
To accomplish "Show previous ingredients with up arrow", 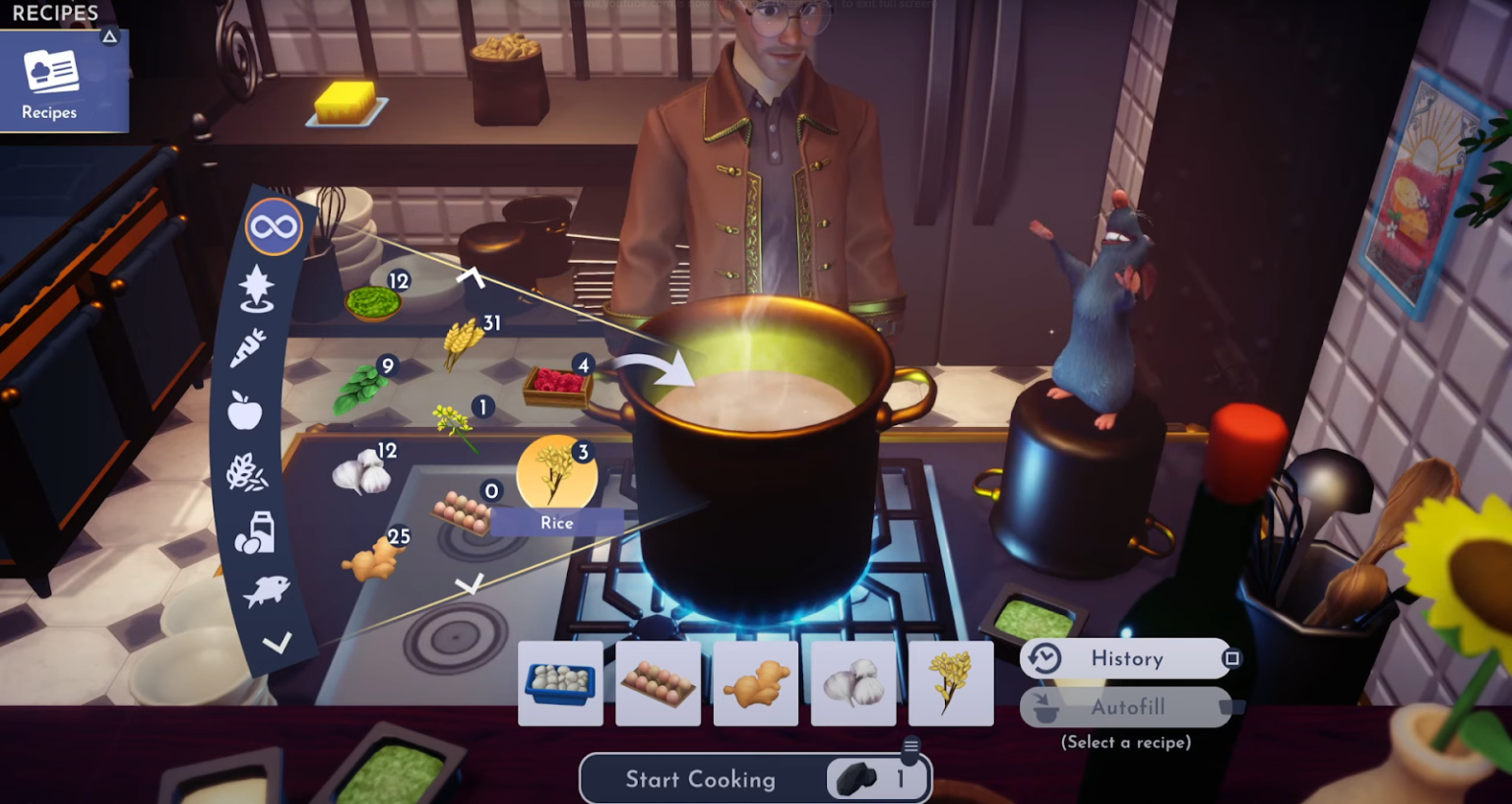I will [x=471, y=278].
